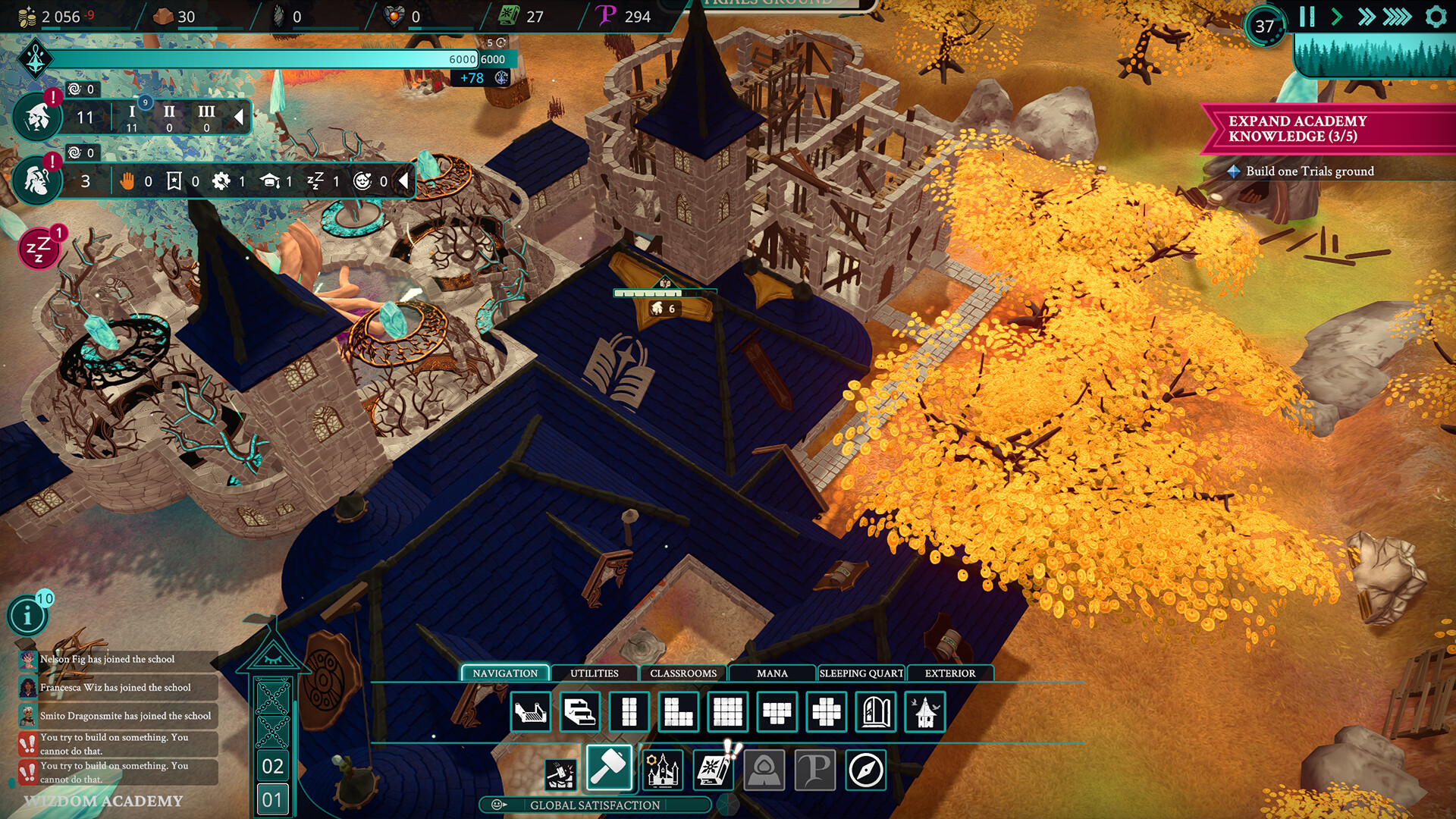
Task: Open the spellbook with exclamation alert
Action: (x=713, y=770)
